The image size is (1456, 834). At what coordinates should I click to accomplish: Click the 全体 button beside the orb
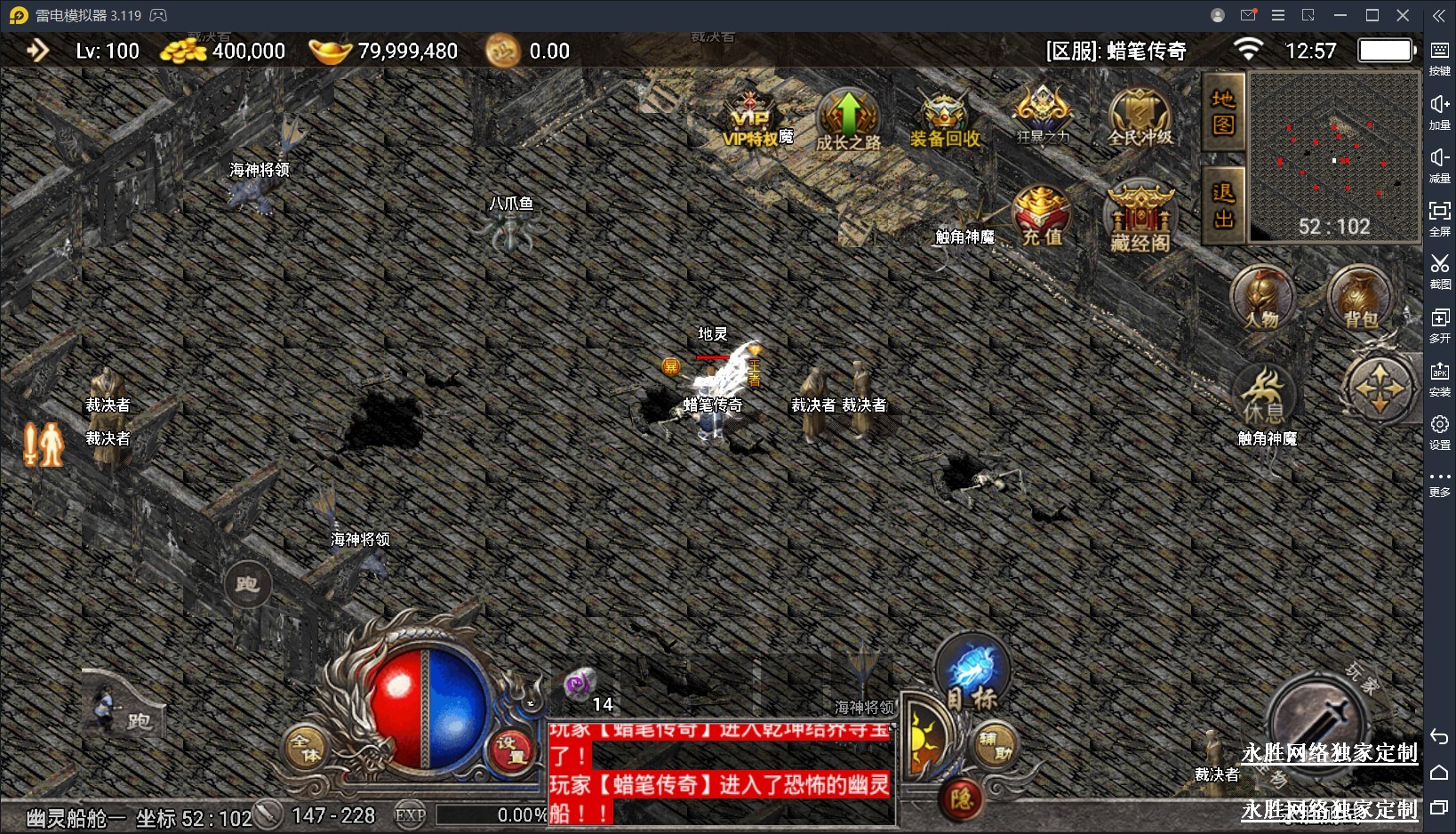coord(306,748)
